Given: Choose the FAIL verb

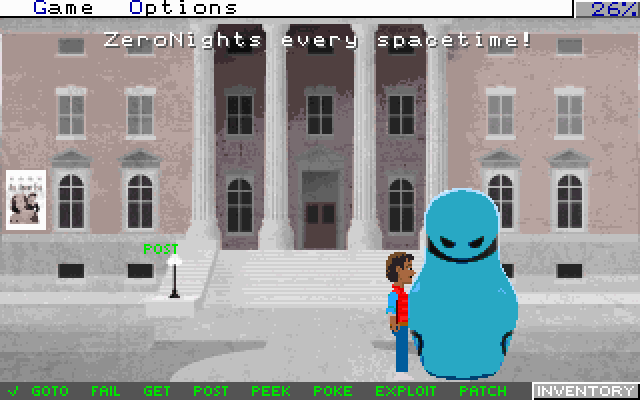Looking at the screenshot, I should pyautogui.click(x=105, y=391).
